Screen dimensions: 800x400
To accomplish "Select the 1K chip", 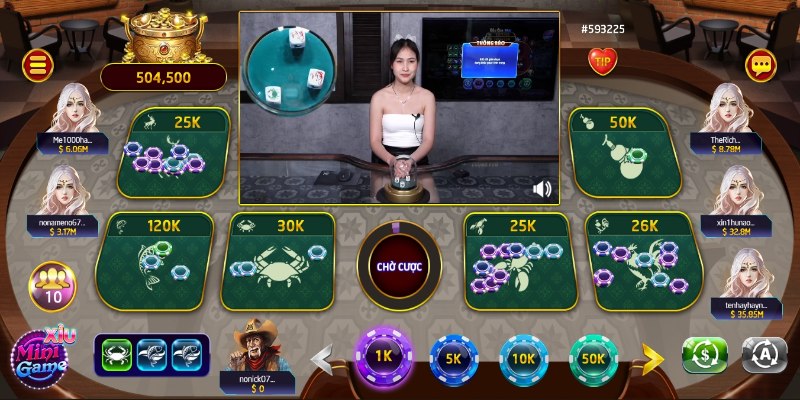I will pos(383,356).
